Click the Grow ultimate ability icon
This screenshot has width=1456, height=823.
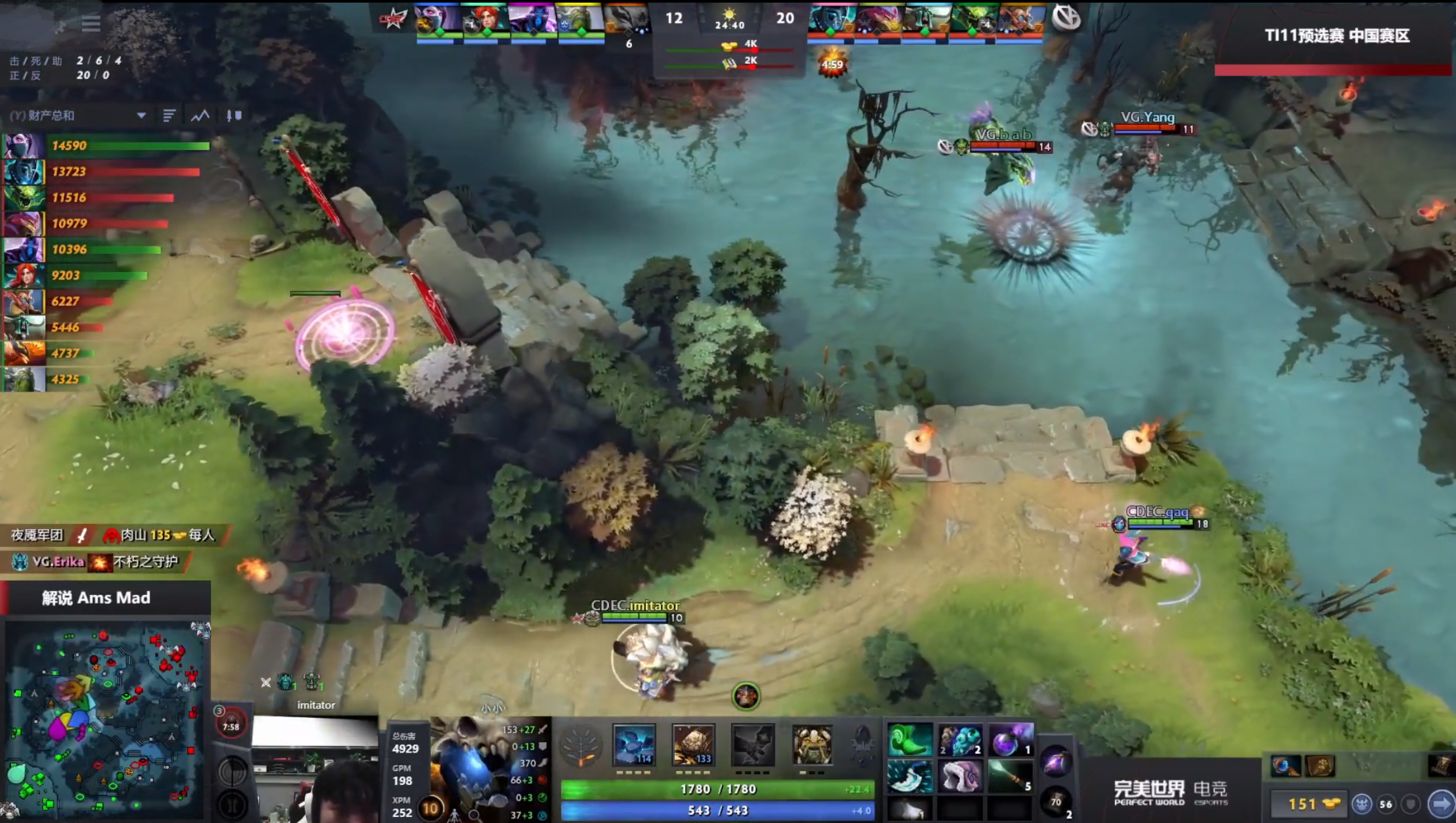pyautogui.click(x=813, y=745)
